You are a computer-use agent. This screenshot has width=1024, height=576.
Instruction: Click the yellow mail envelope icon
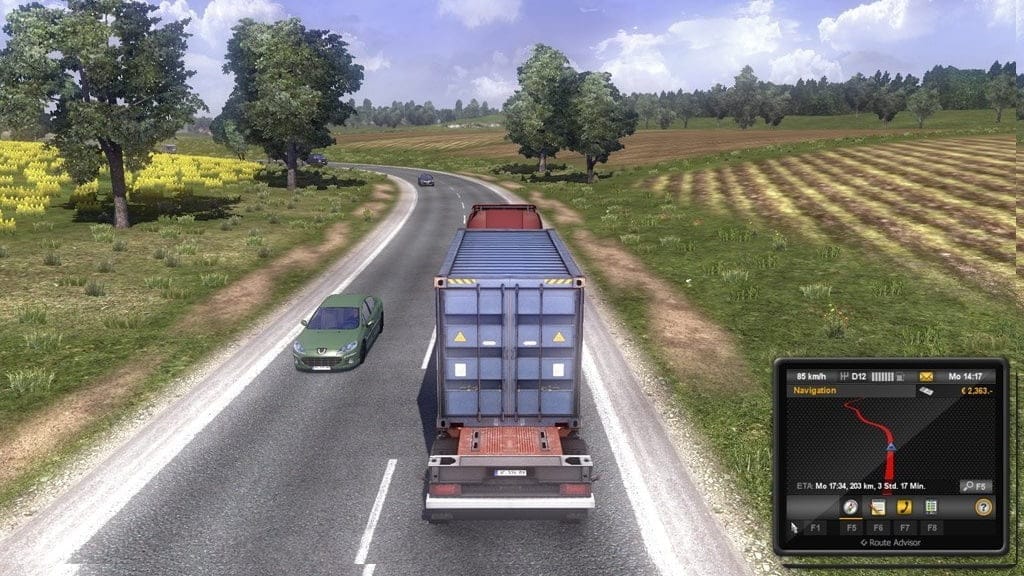coord(926,376)
